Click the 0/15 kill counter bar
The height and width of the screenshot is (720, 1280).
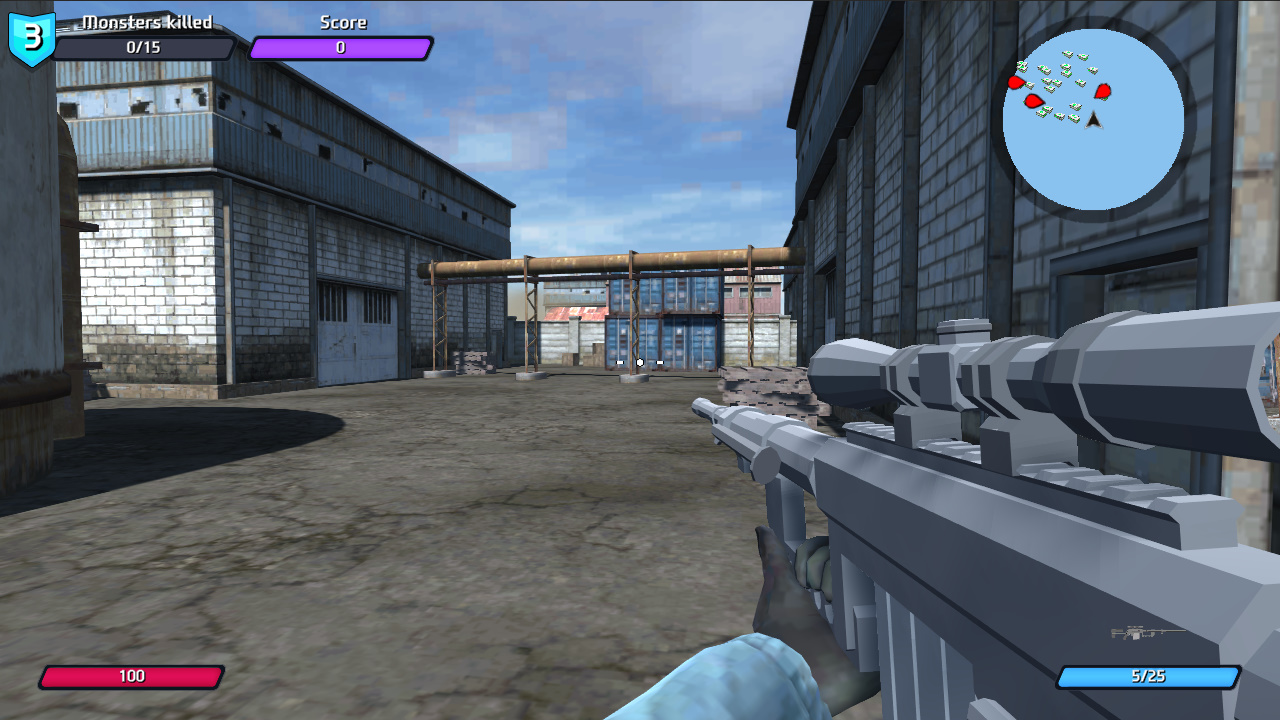(144, 47)
